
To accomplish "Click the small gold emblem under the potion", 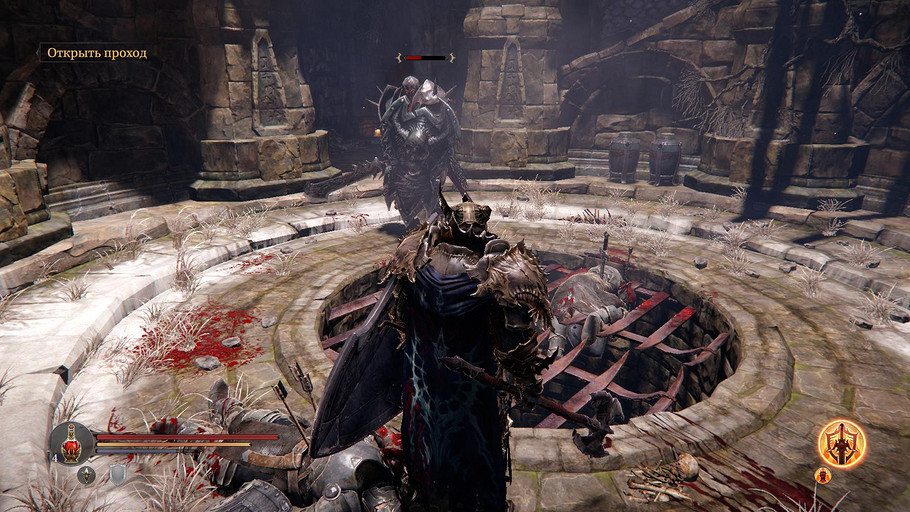I will [87, 475].
